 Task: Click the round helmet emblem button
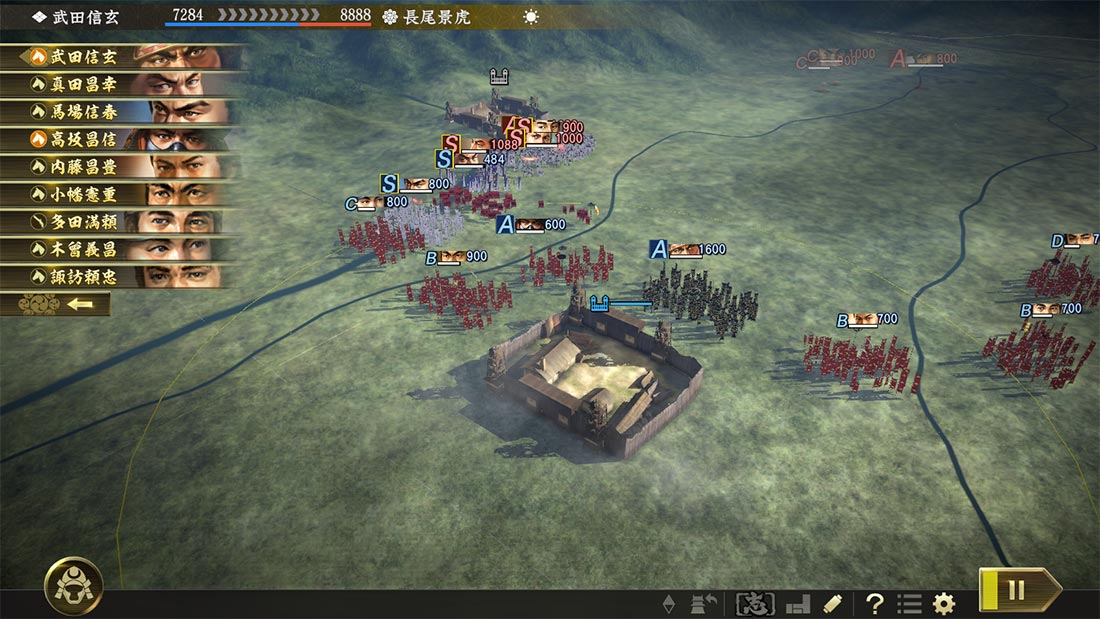tap(74, 585)
